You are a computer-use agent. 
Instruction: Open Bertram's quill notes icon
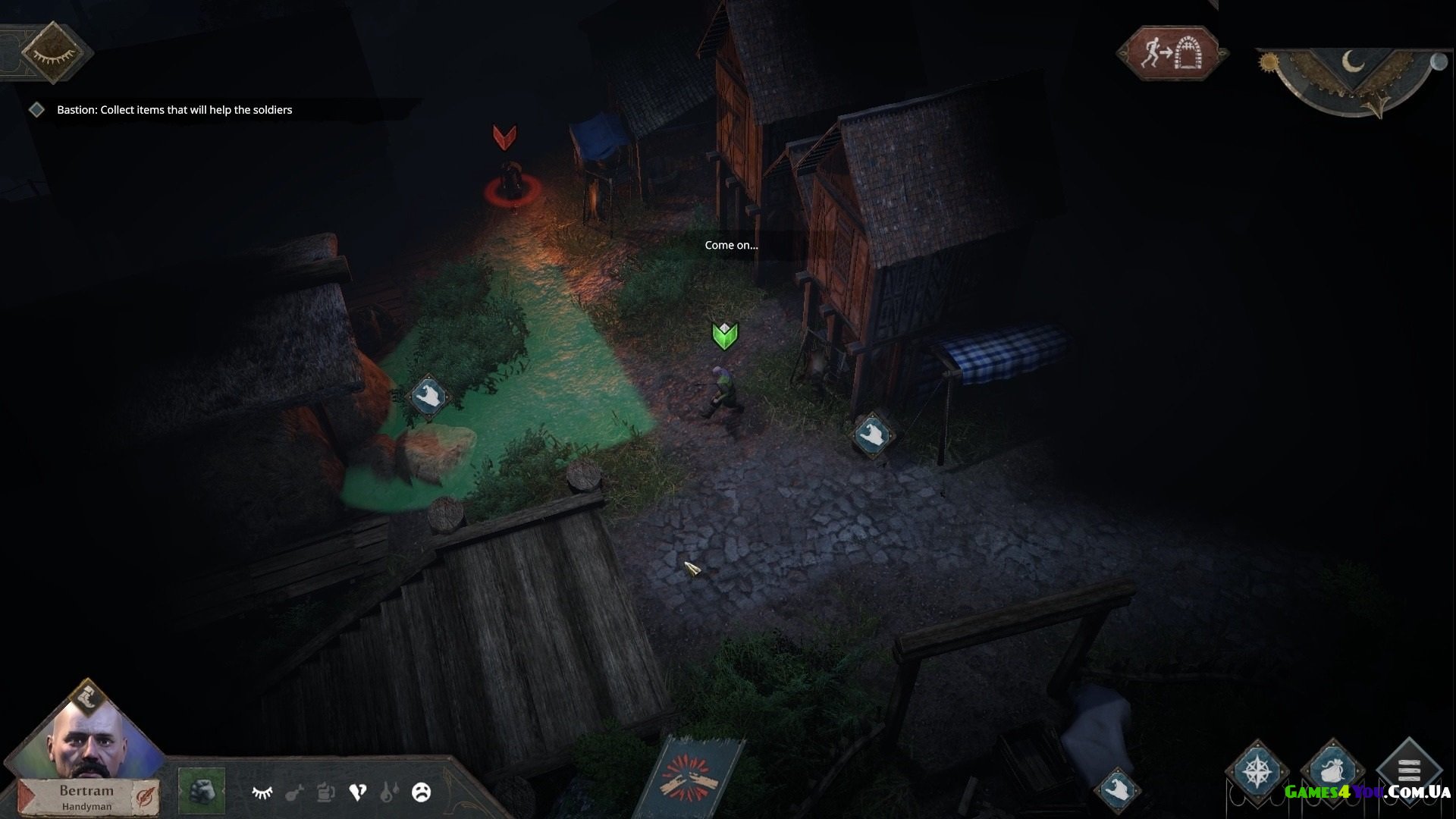pos(144,795)
